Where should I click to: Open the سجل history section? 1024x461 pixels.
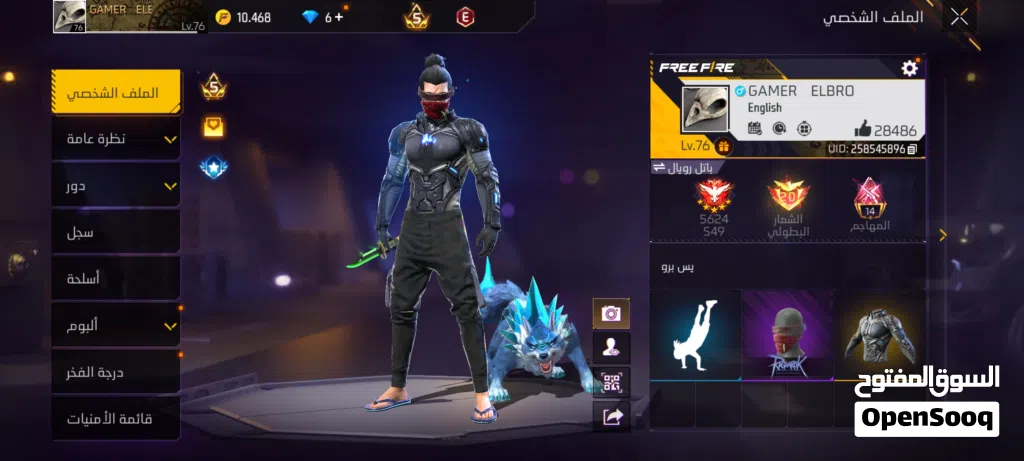[116, 232]
